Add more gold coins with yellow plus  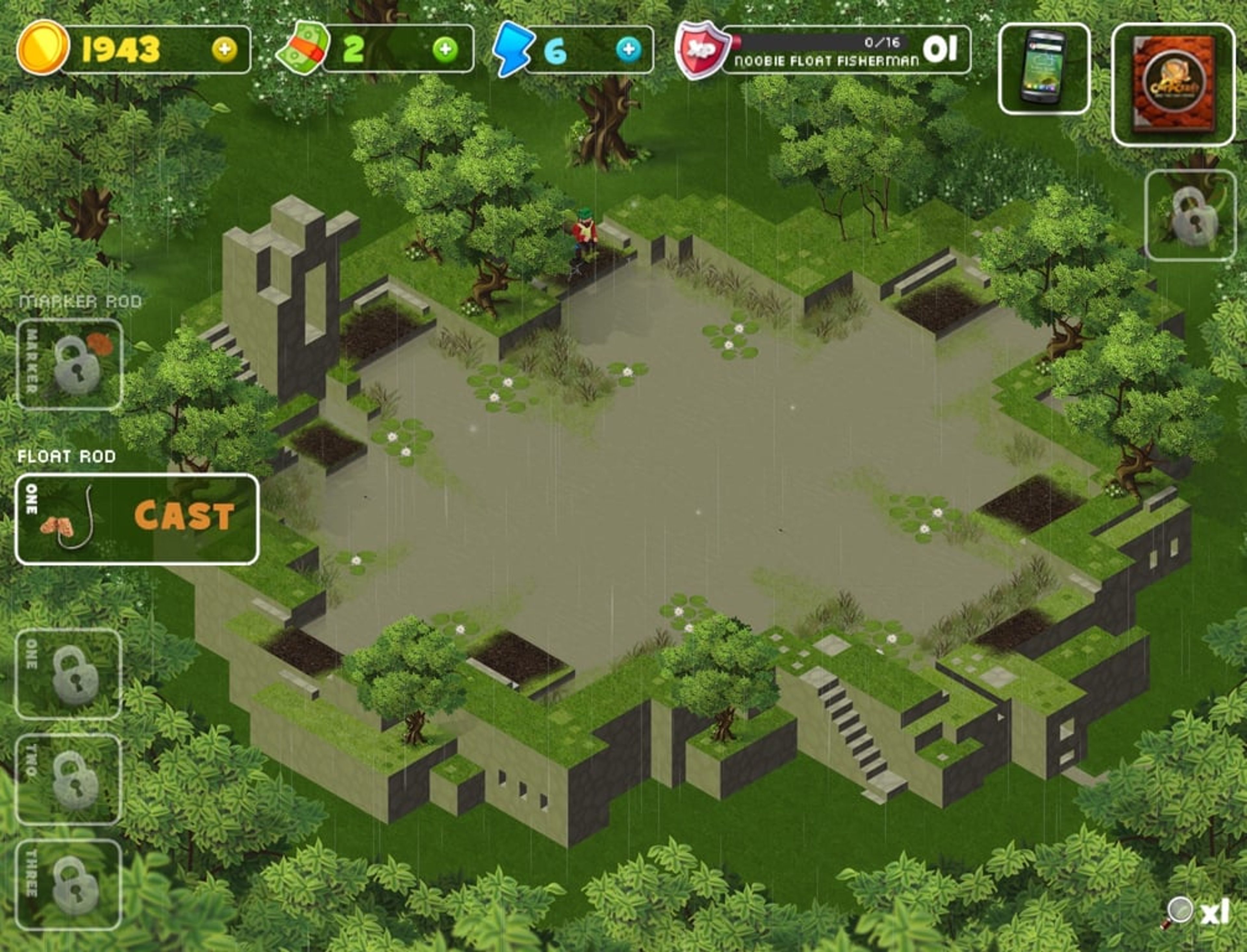224,50
